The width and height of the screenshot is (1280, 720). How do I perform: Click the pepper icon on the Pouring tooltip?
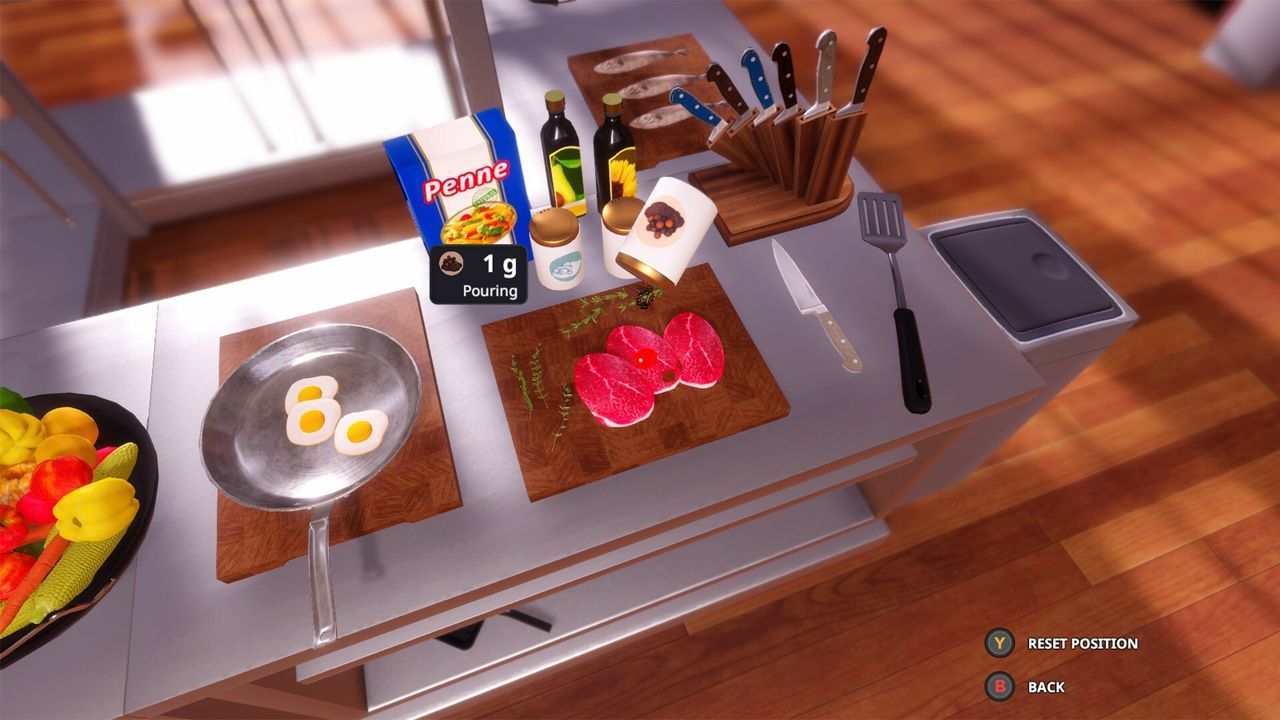tap(453, 265)
